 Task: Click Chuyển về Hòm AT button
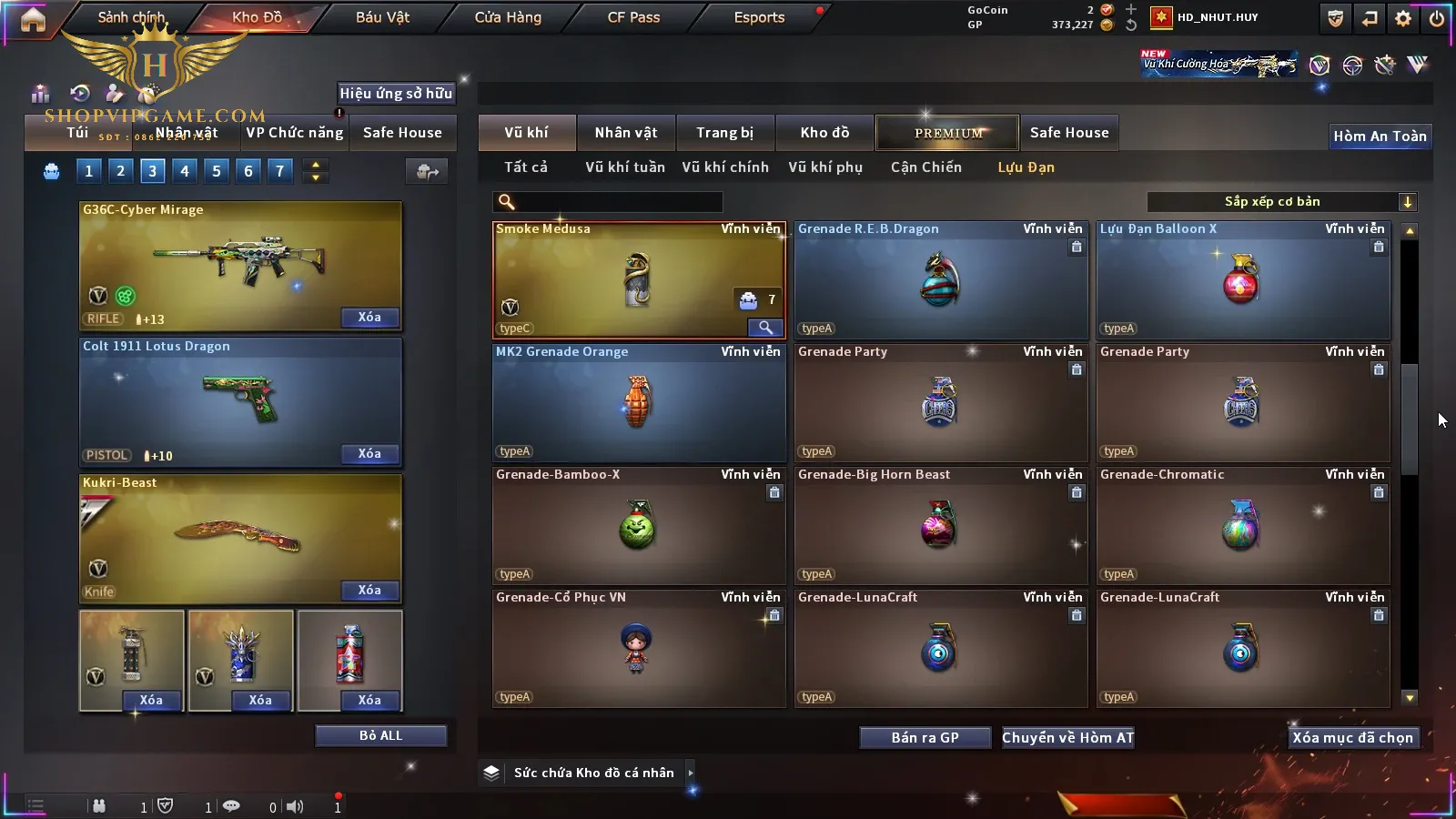tap(1067, 738)
